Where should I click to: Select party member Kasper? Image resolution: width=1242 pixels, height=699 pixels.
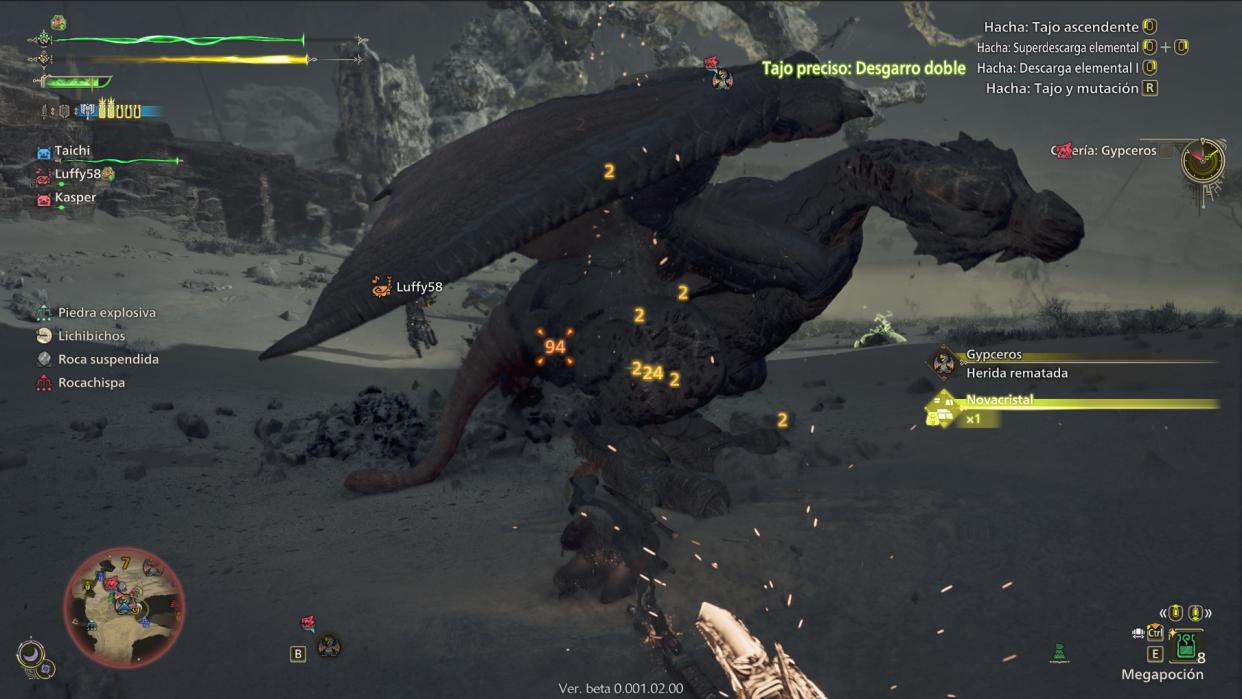click(x=75, y=197)
